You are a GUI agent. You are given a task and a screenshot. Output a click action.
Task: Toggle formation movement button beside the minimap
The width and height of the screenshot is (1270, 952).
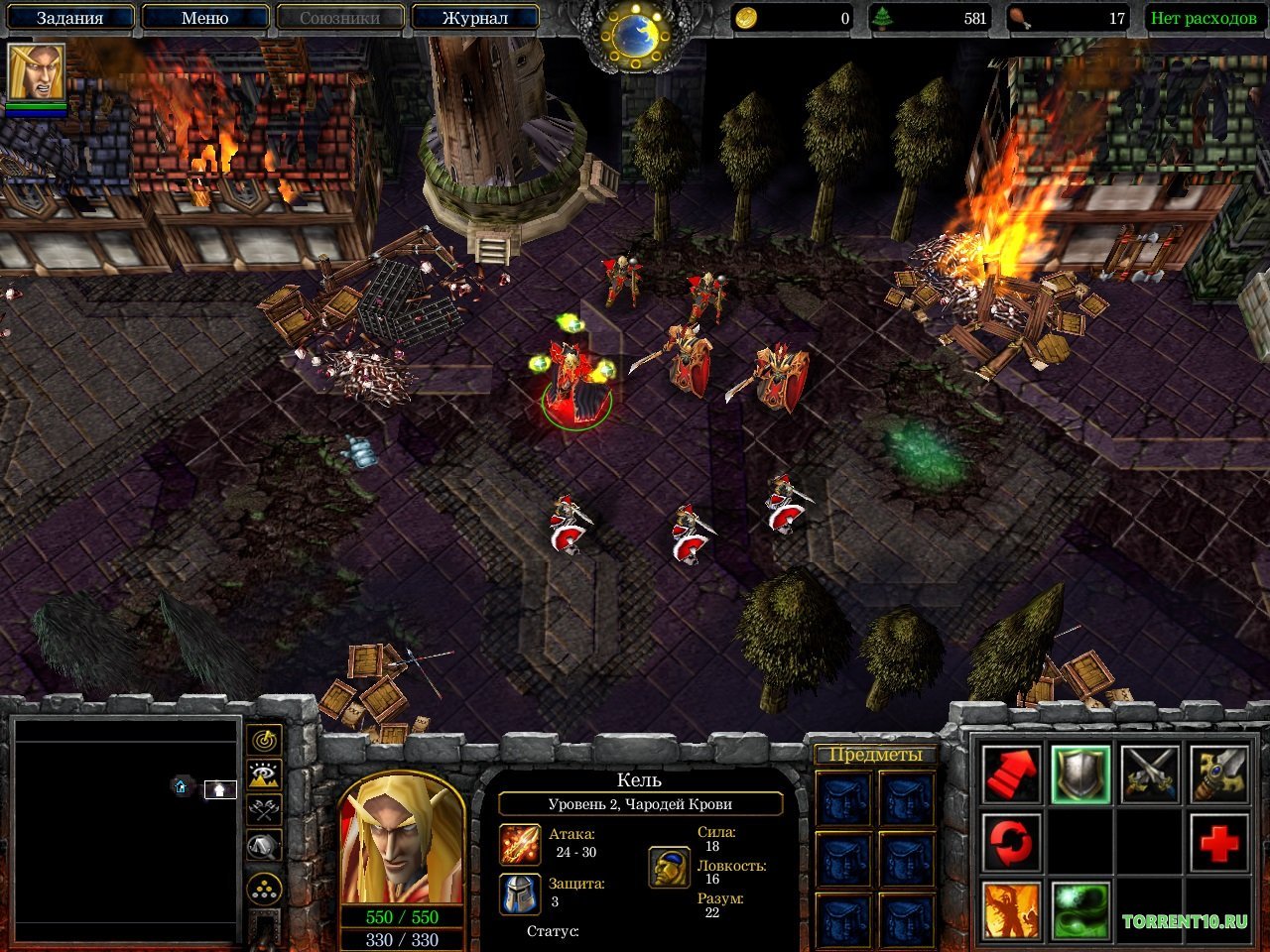(264, 890)
